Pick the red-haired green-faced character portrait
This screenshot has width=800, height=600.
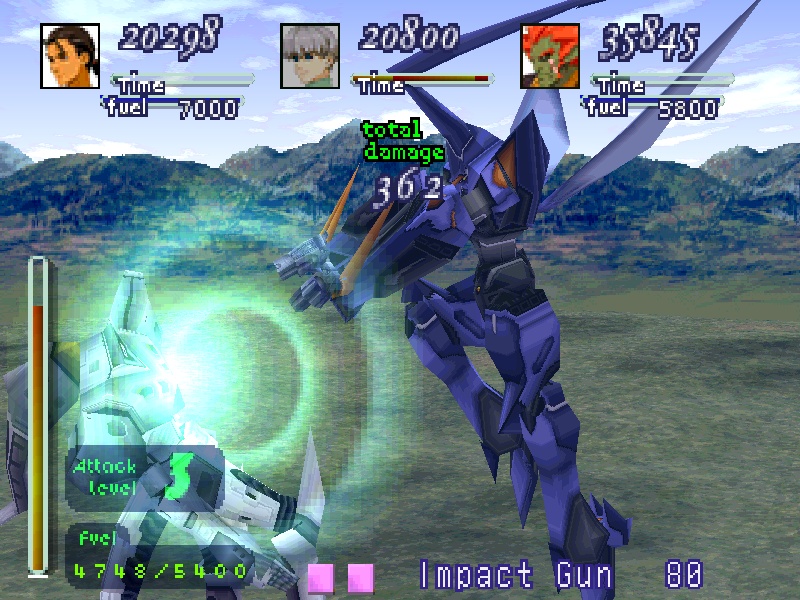550,56
